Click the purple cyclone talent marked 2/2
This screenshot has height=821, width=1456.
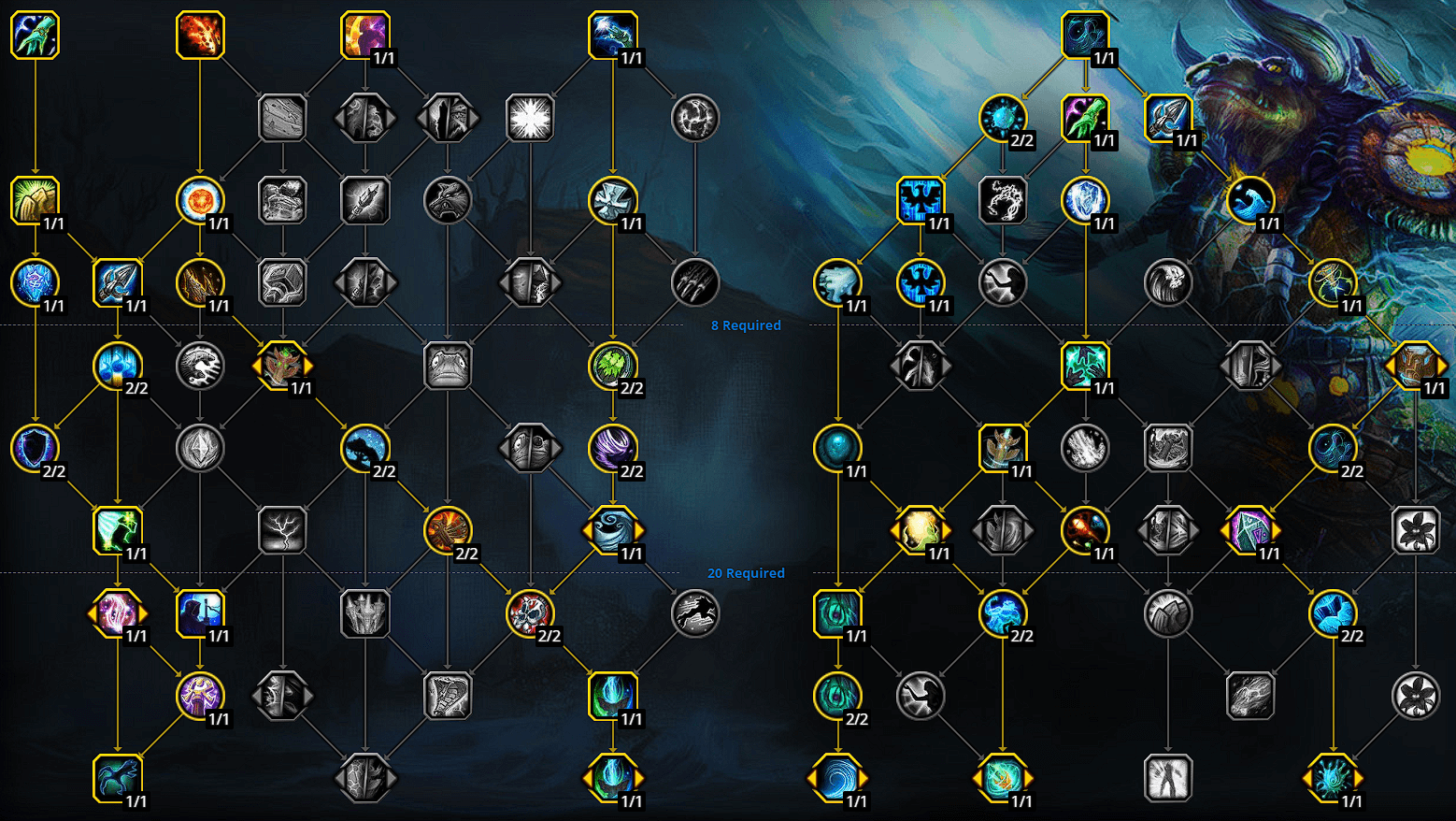coord(612,447)
